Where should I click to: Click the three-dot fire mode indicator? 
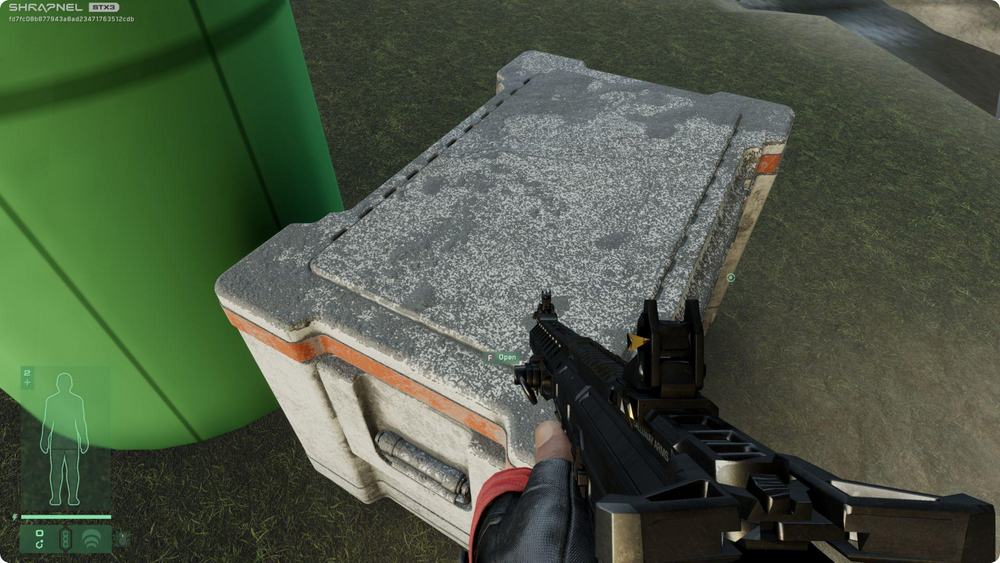(x=66, y=539)
